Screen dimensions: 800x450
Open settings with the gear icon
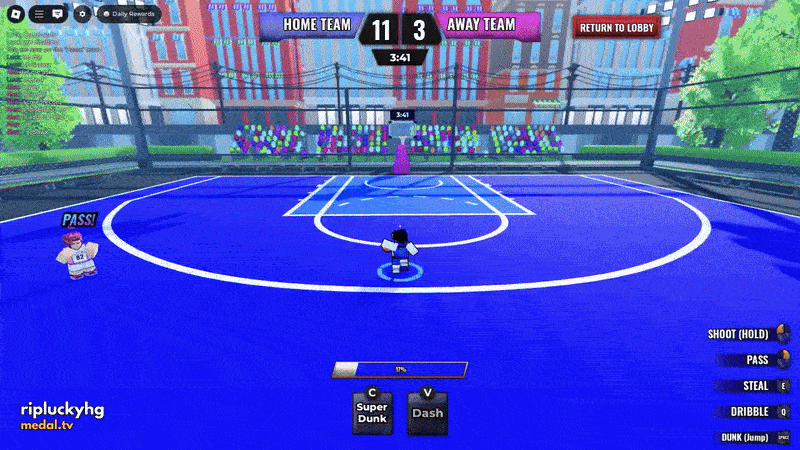pos(83,14)
